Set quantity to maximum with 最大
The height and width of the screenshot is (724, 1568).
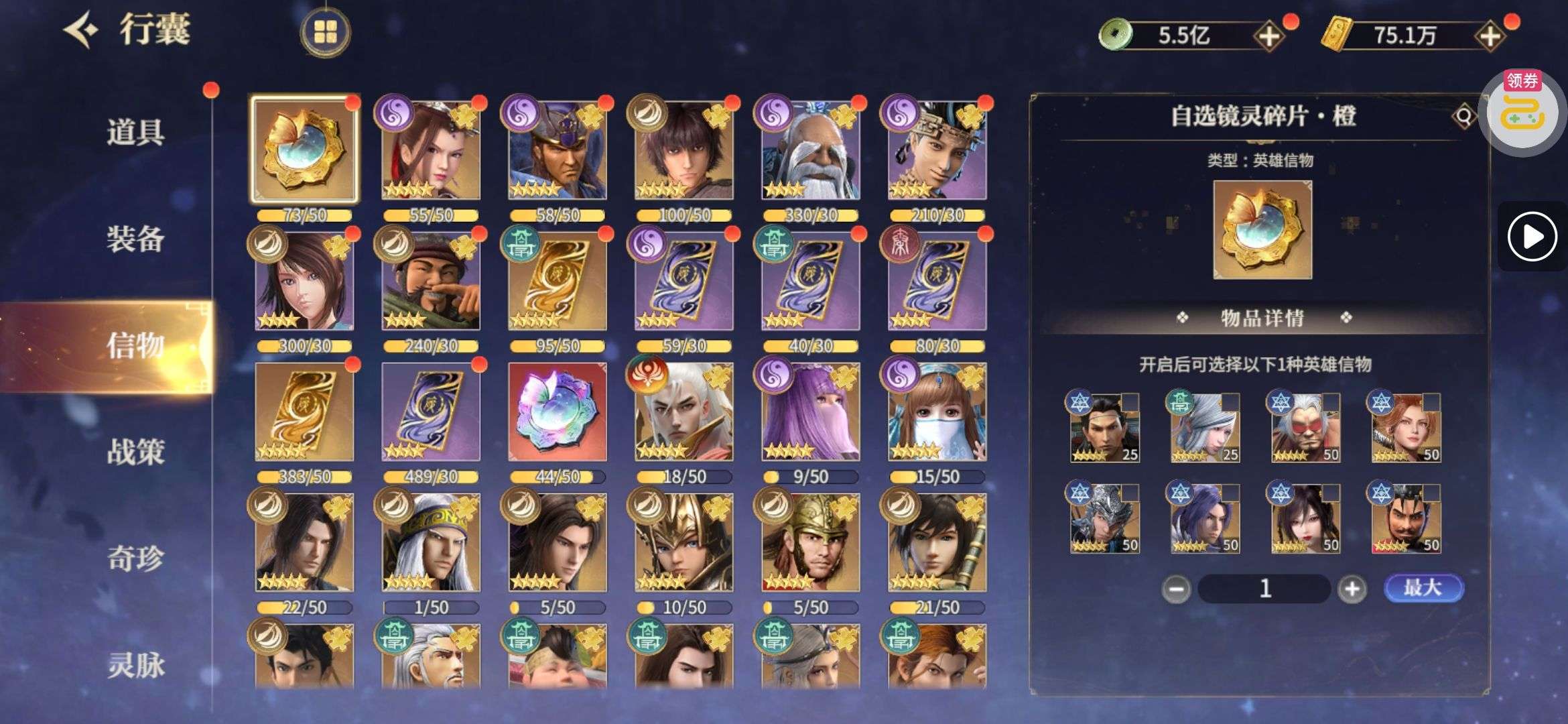1423,588
